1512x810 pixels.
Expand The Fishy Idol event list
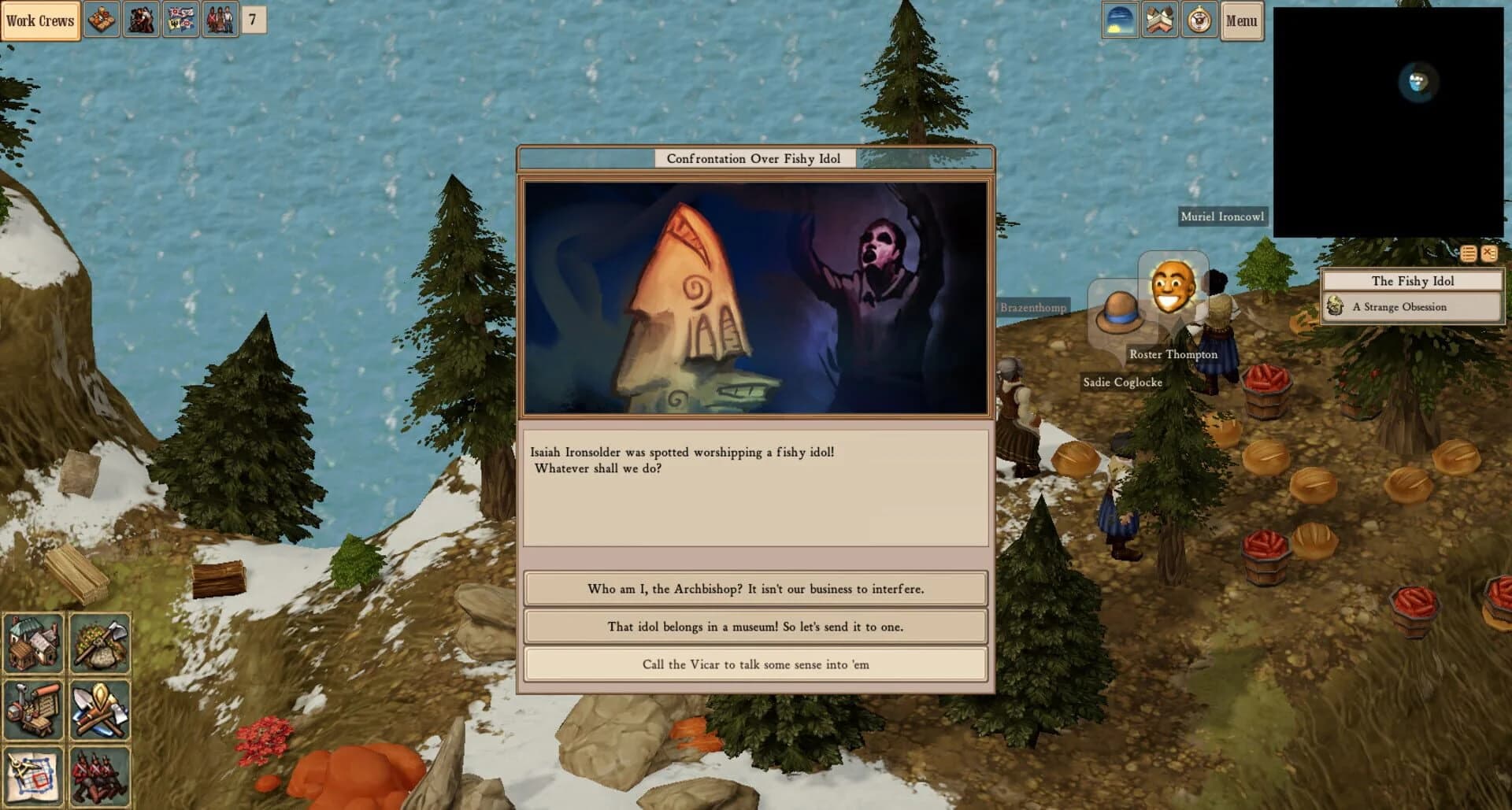click(1466, 254)
